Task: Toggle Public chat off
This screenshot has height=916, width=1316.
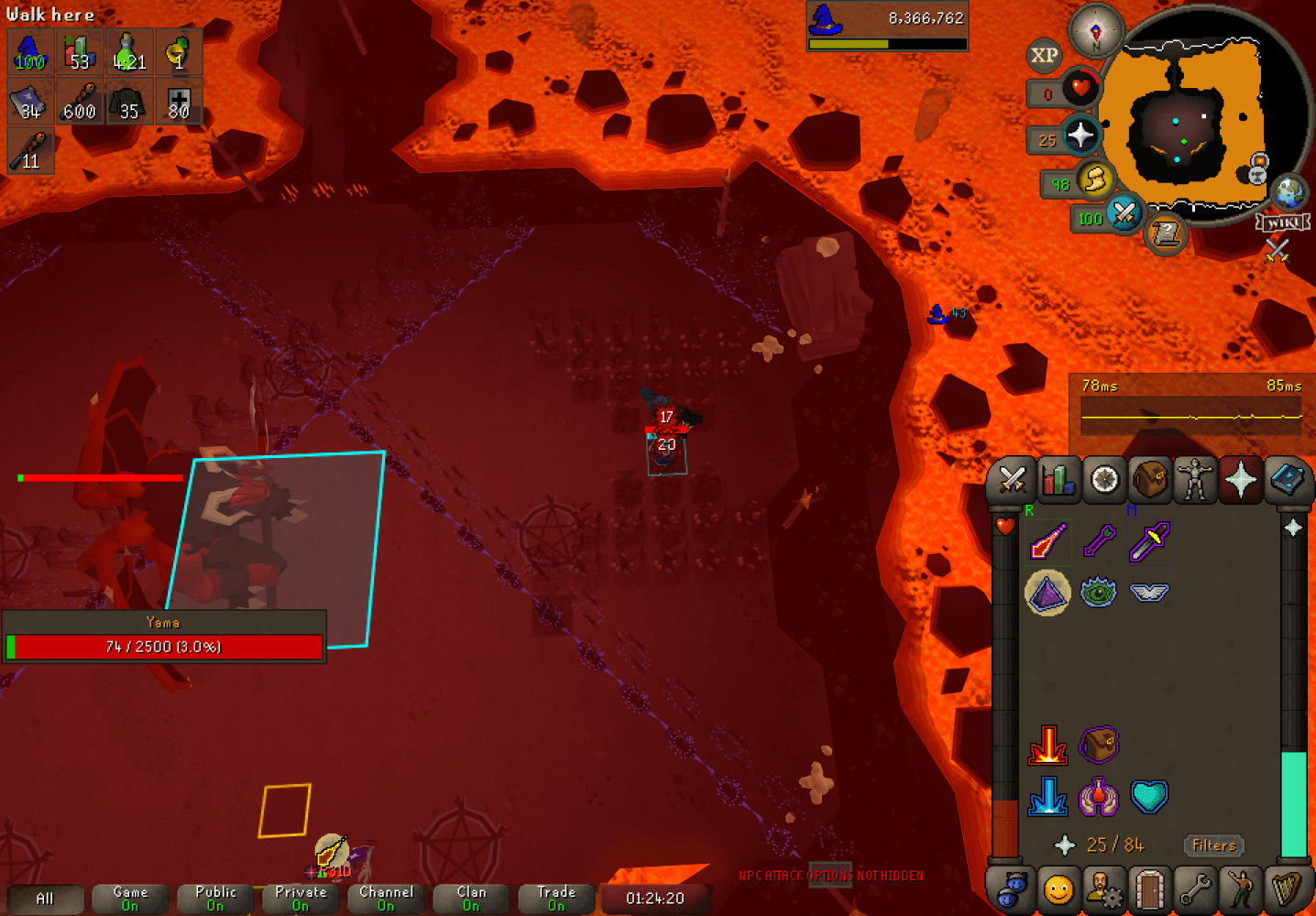Action: click(214, 899)
